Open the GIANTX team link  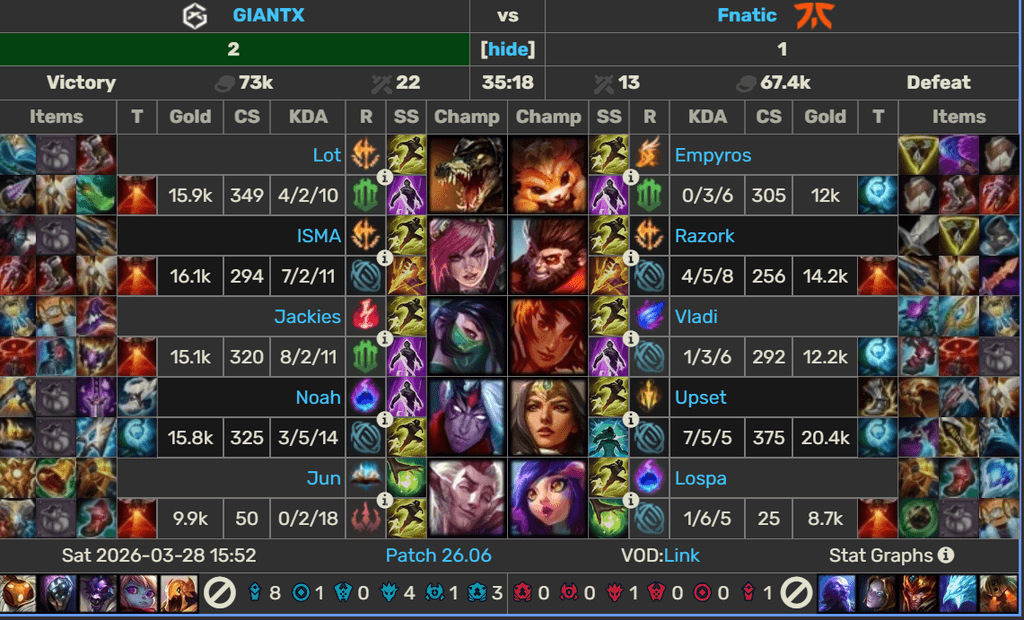point(268,15)
